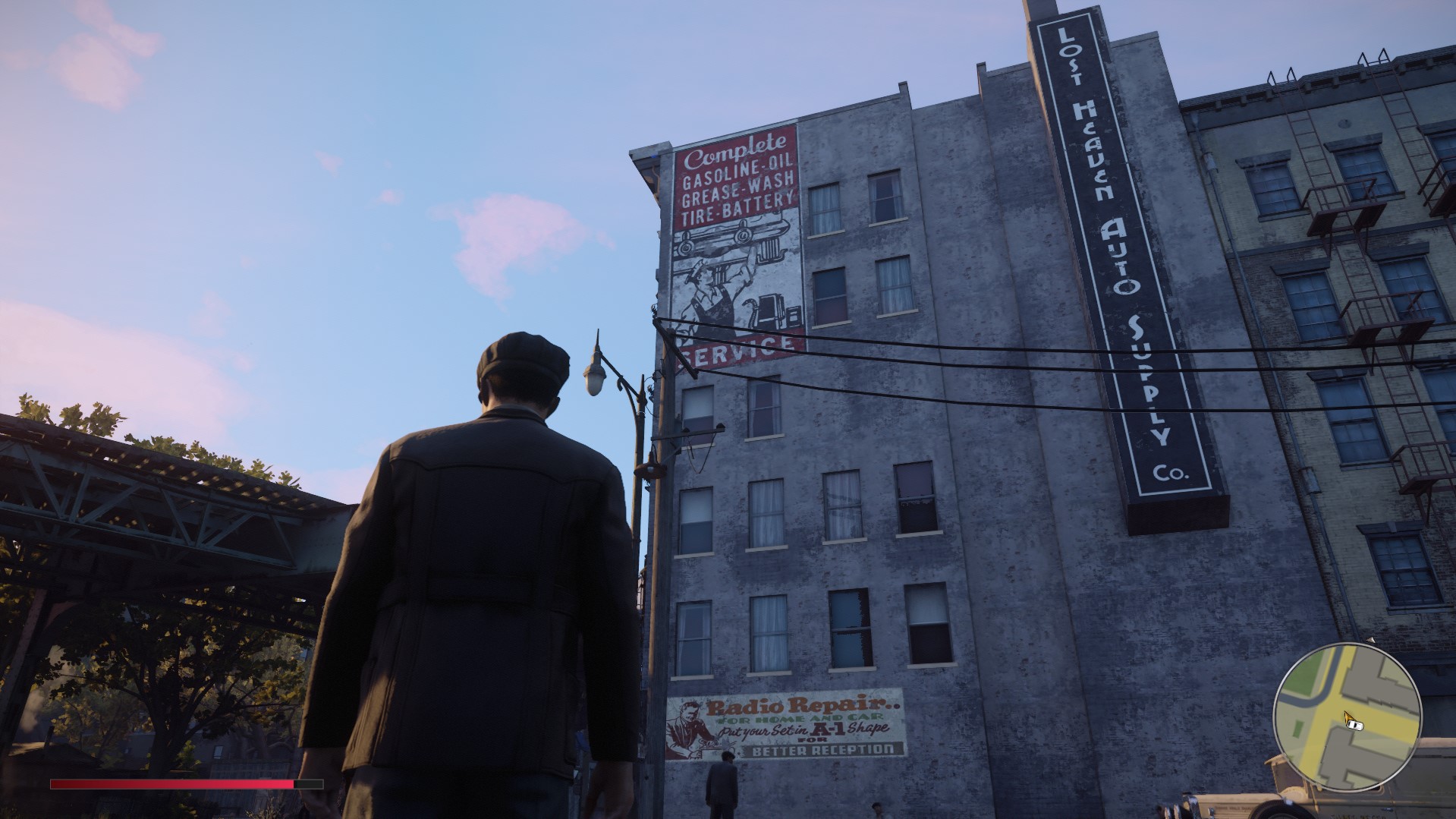Screen dimensions: 1456x819
Task: Click the circular minimap
Action: pyautogui.click(x=1347, y=717)
